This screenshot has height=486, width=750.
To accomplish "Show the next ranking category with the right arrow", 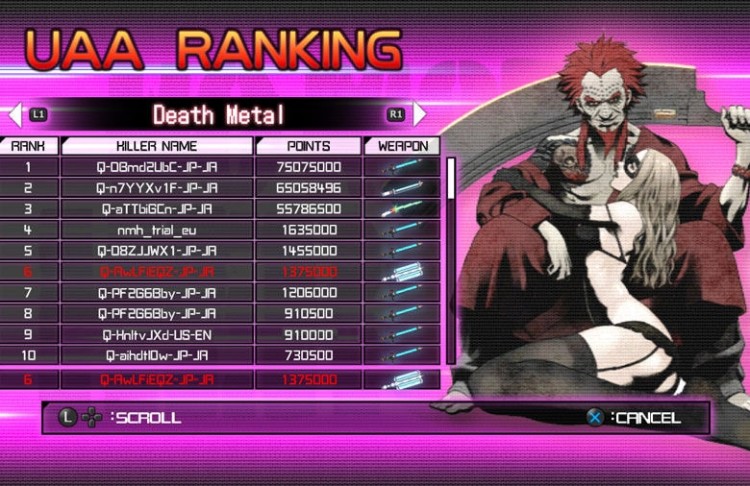I will pos(420,114).
